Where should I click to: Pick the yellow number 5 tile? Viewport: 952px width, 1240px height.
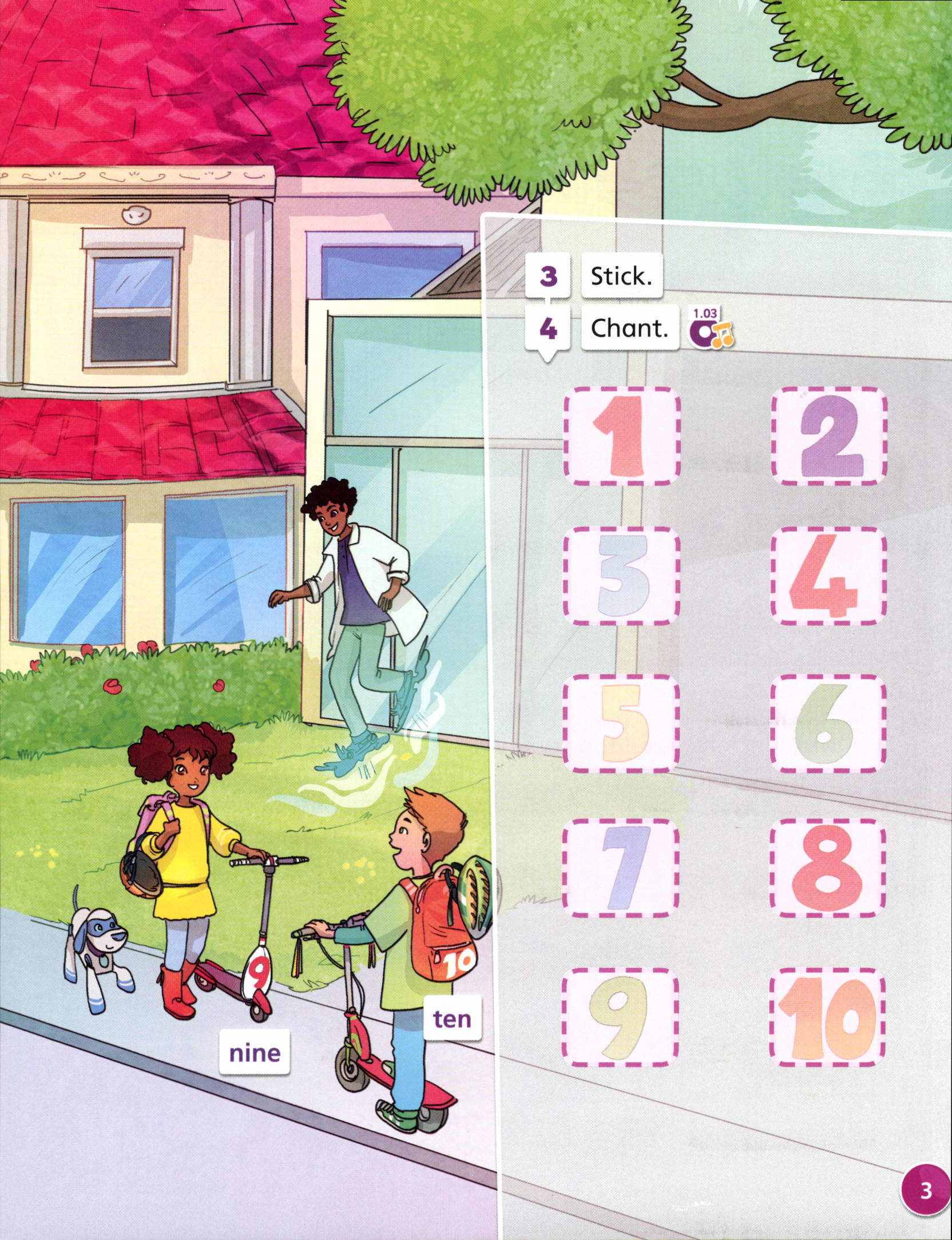pyautogui.click(x=621, y=723)
